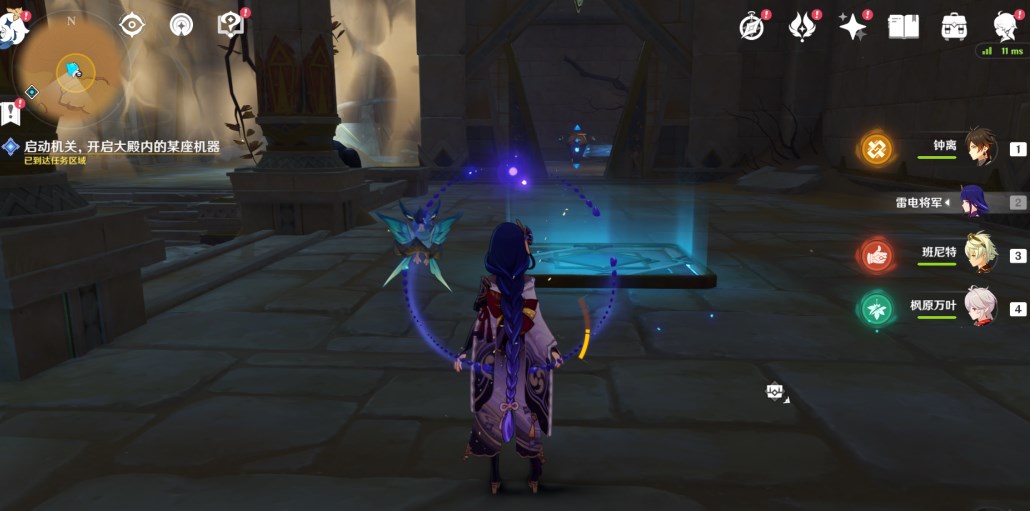Click the round arch icon left of tutorials
Screen dimensions: 1030x511
click(x=181, y=24)
